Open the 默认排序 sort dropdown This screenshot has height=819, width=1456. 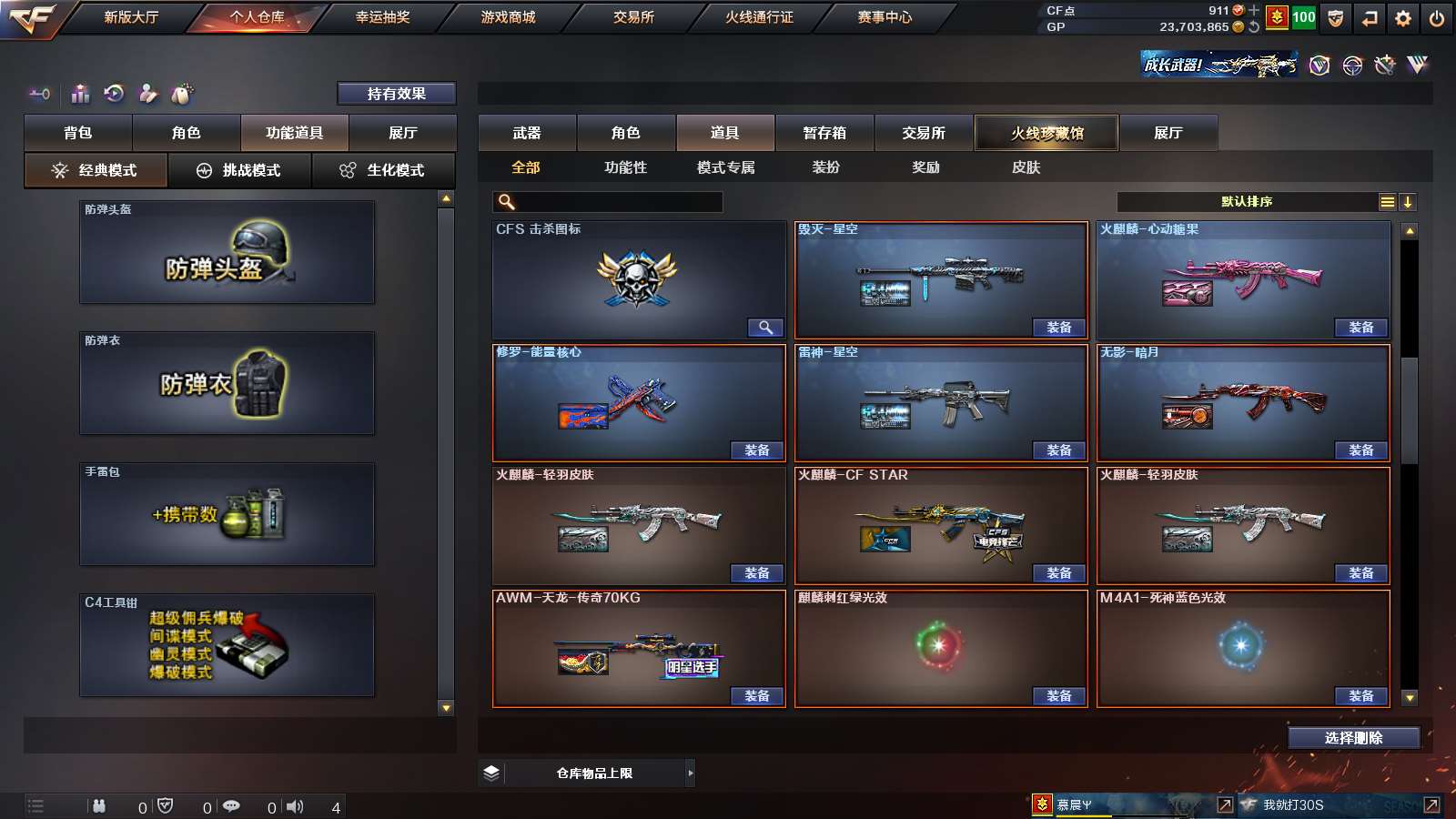tap(1247, 202)
